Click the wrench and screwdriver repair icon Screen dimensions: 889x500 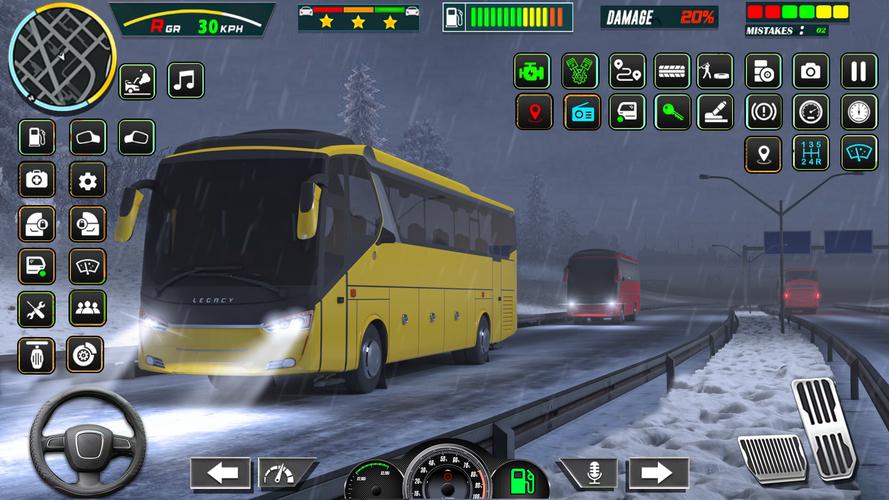click(37, 309)
